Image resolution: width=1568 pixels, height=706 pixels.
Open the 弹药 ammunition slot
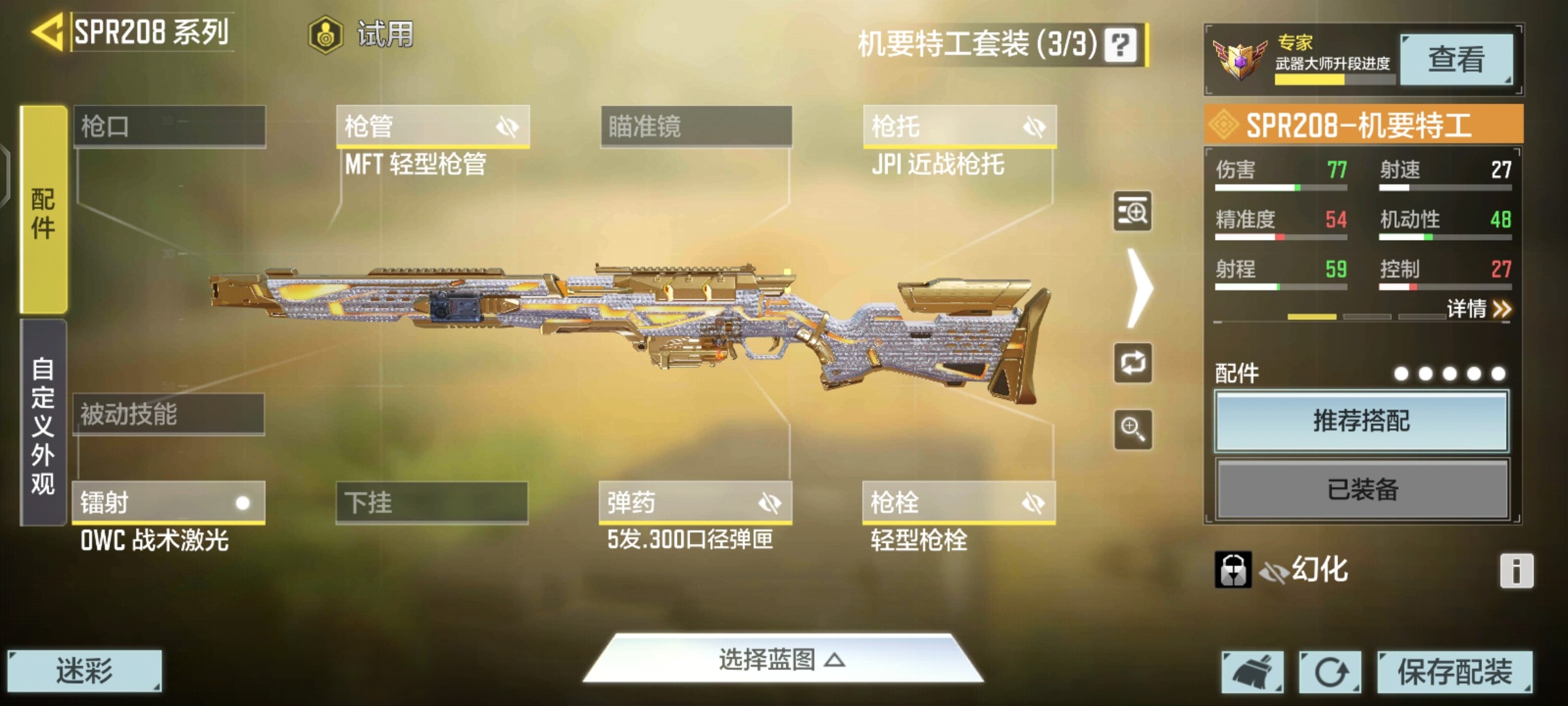click(695, 503)
